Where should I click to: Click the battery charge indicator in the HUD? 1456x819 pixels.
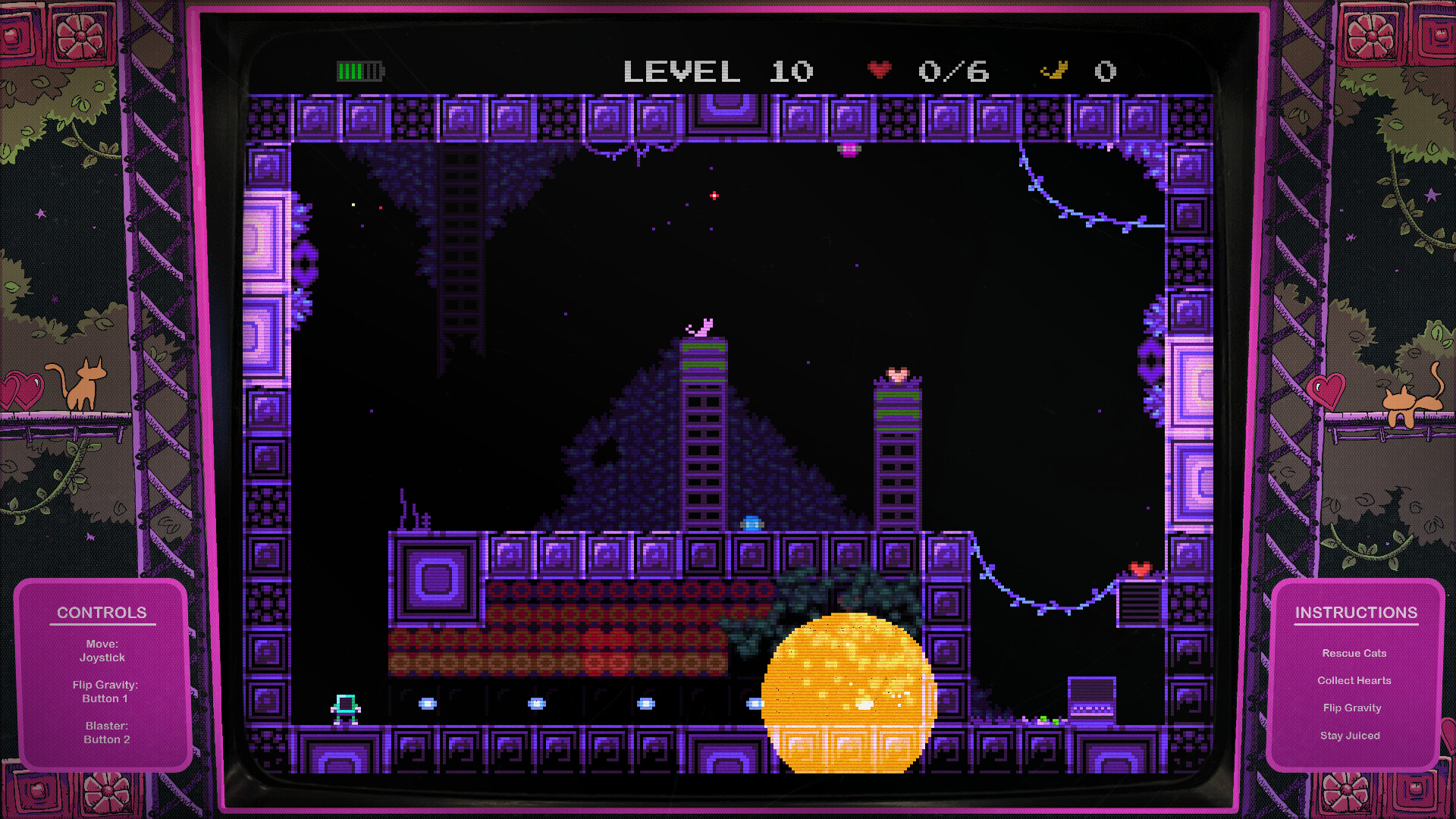[x=359, y=71]
